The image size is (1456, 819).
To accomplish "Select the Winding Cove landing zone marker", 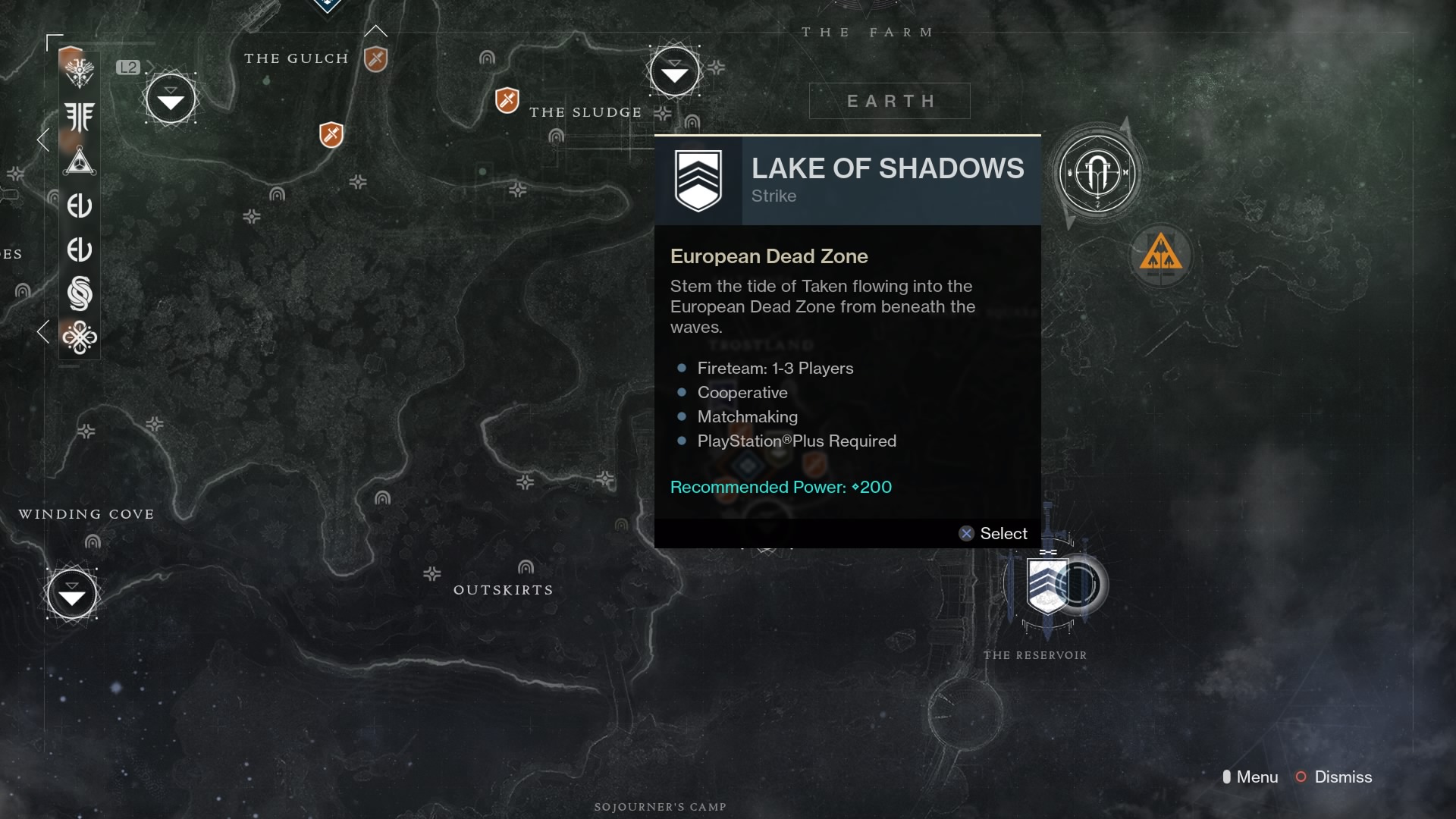I will (72, 595).
